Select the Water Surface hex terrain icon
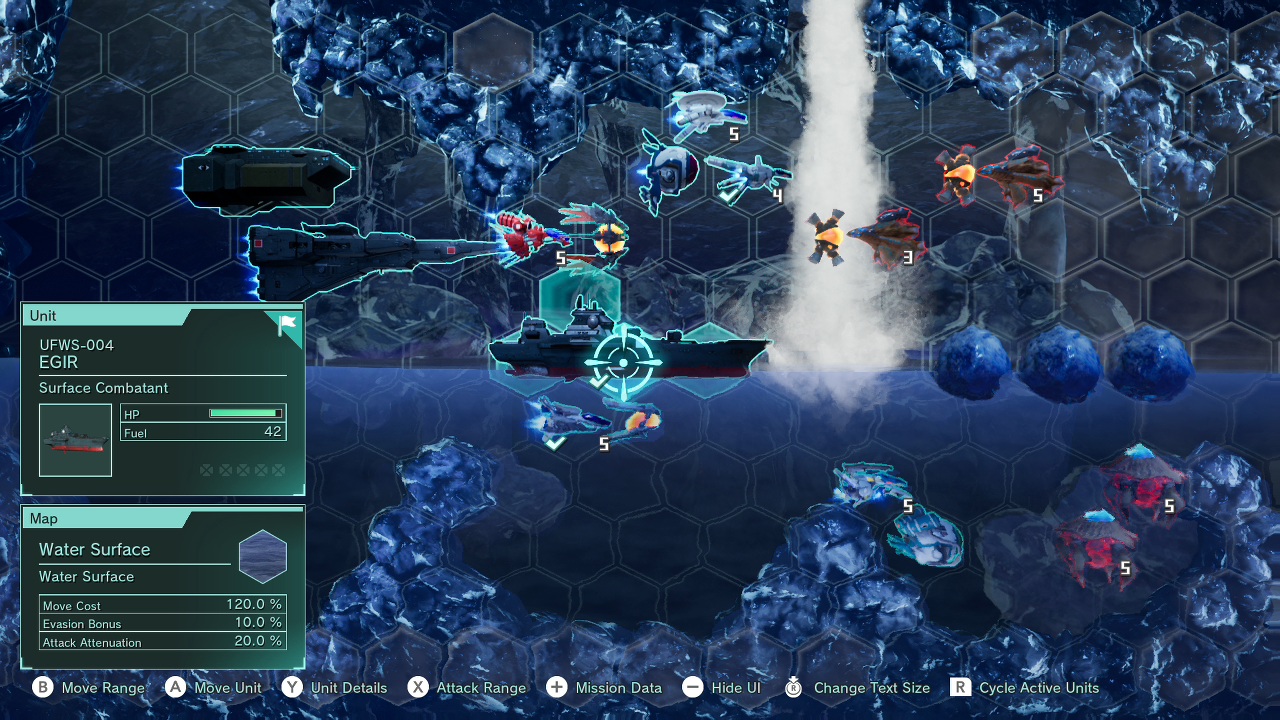Image resolution: width=1280 pixels, height=720 pixels. point(262,556)
